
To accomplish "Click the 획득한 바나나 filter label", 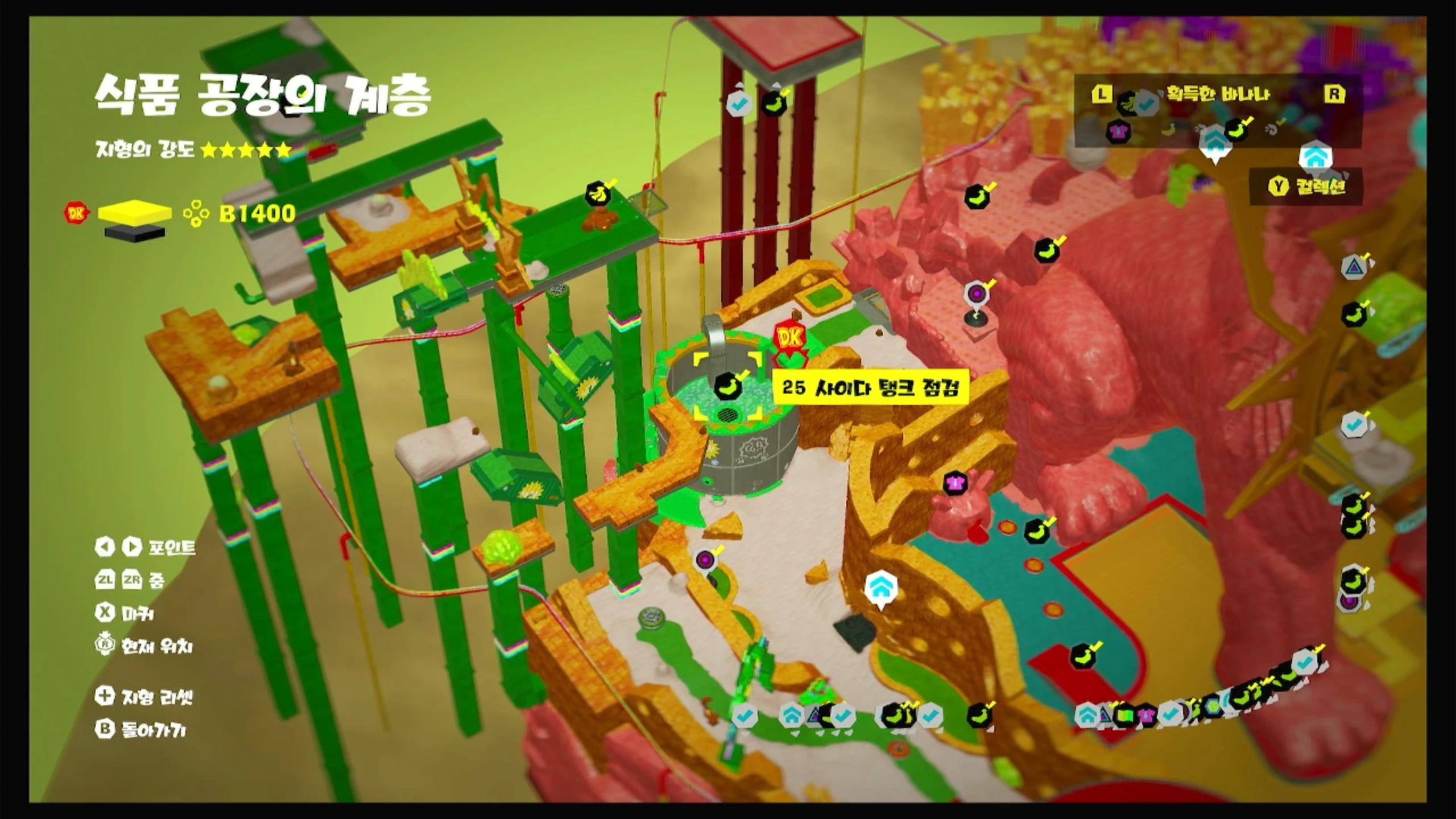I will click(x=1218, y=94).
